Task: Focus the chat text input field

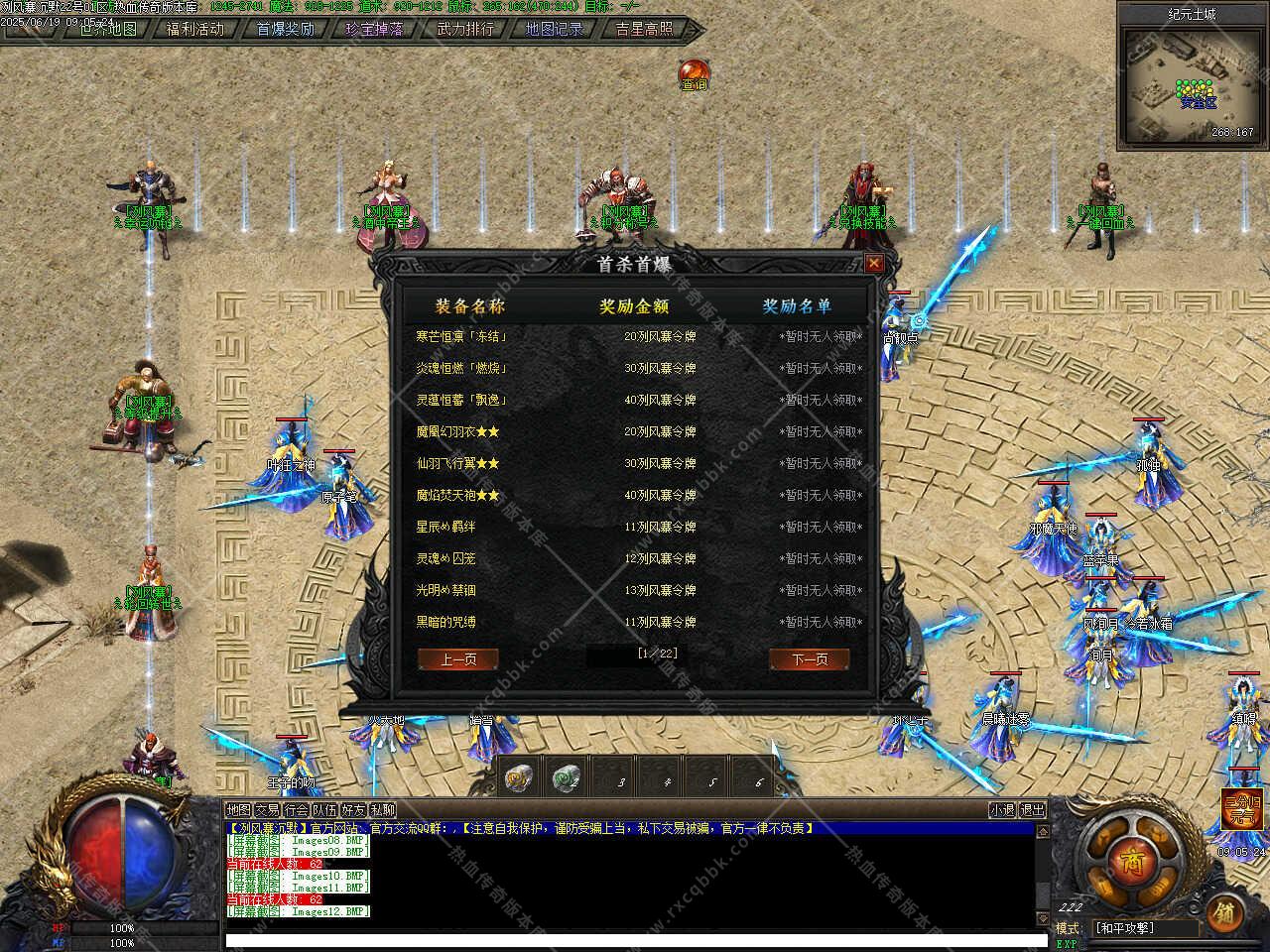Action: [x=635, y=940]
